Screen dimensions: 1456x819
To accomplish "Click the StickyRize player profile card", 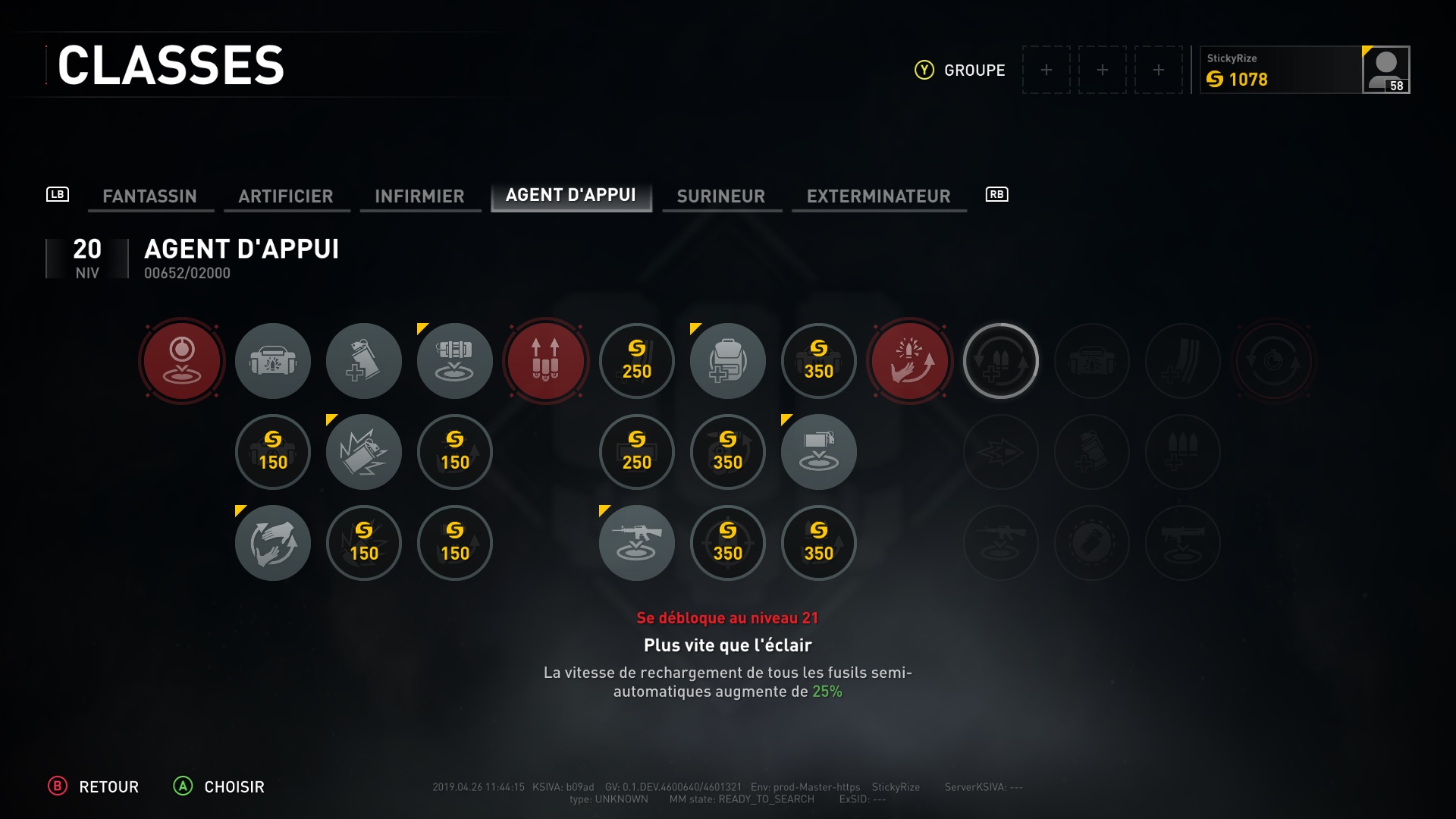I will (x=1304, y=70).
